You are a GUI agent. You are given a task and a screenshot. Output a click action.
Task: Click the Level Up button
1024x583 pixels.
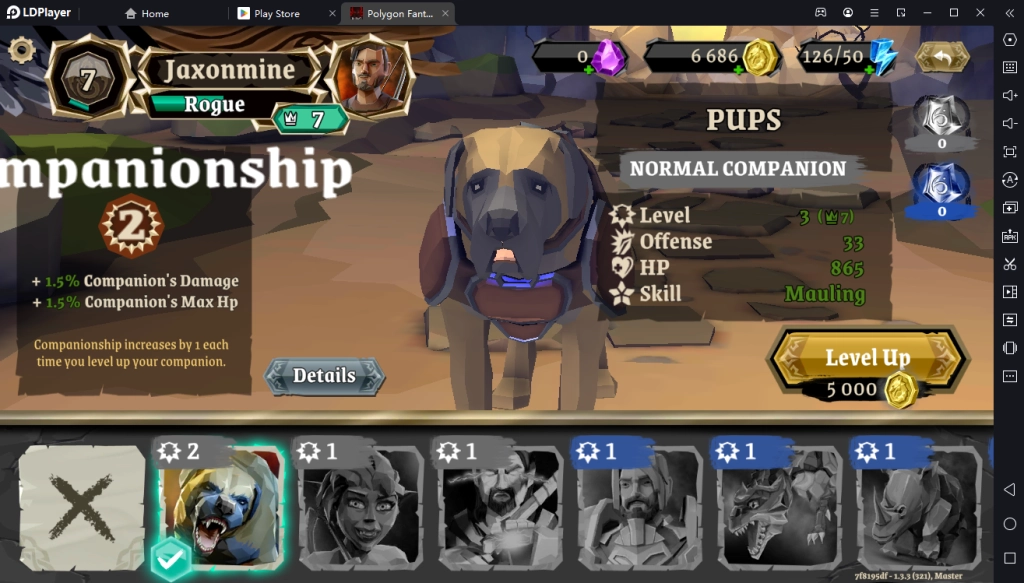[x=867, y=358]
